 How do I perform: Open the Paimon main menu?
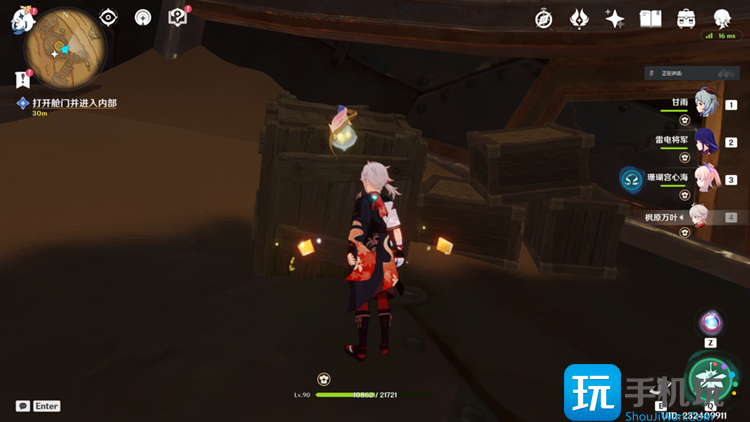(x=22, y=19)
